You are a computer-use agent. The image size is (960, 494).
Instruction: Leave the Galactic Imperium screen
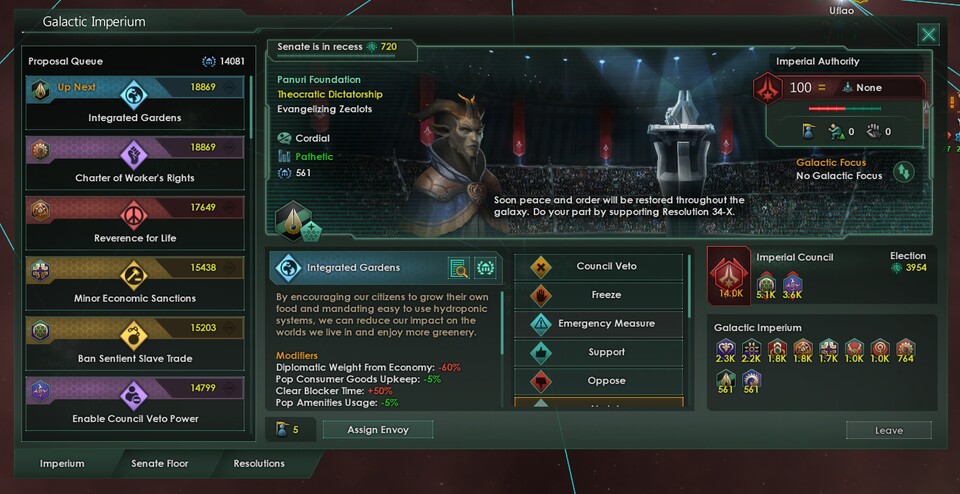point(888,430)
